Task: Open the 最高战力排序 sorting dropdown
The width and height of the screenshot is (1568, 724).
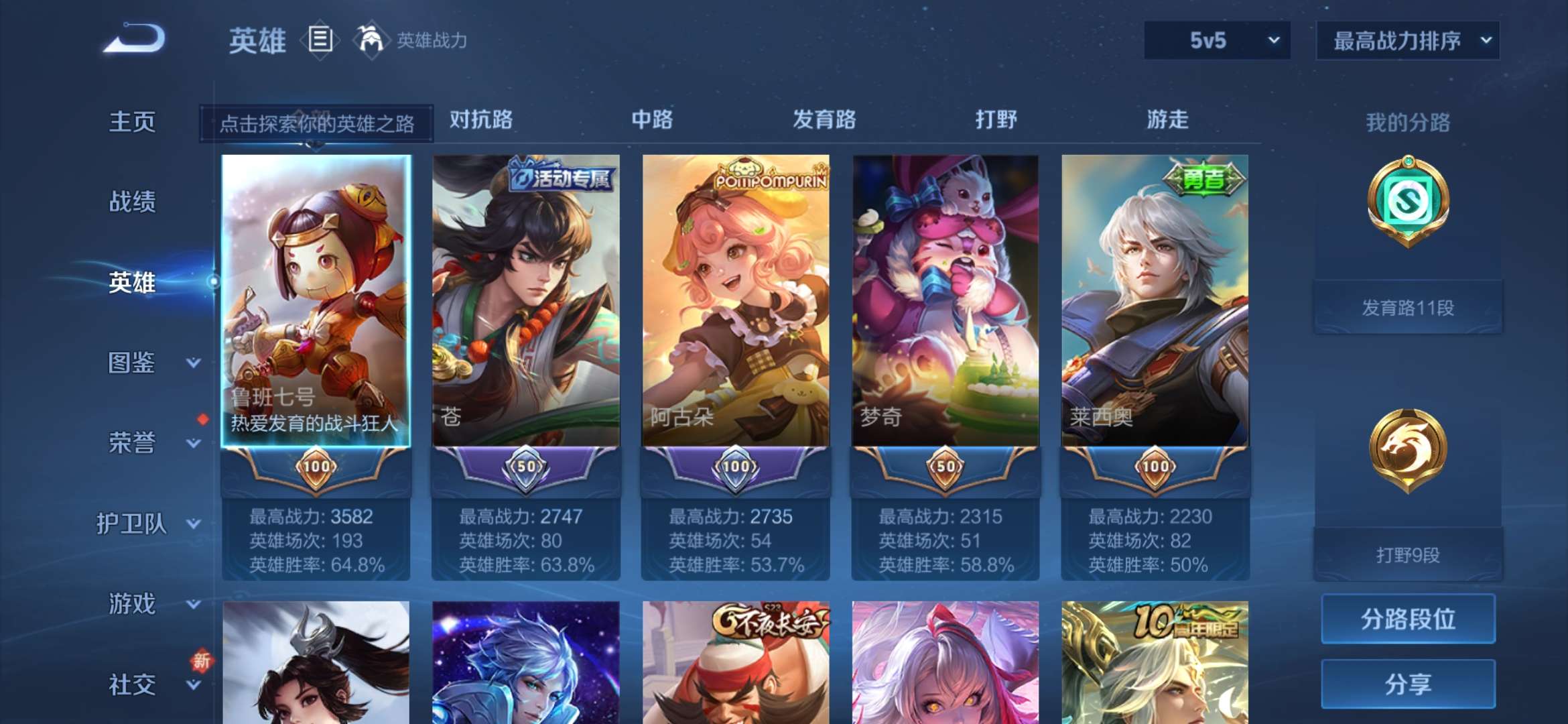Action: 1407,40
